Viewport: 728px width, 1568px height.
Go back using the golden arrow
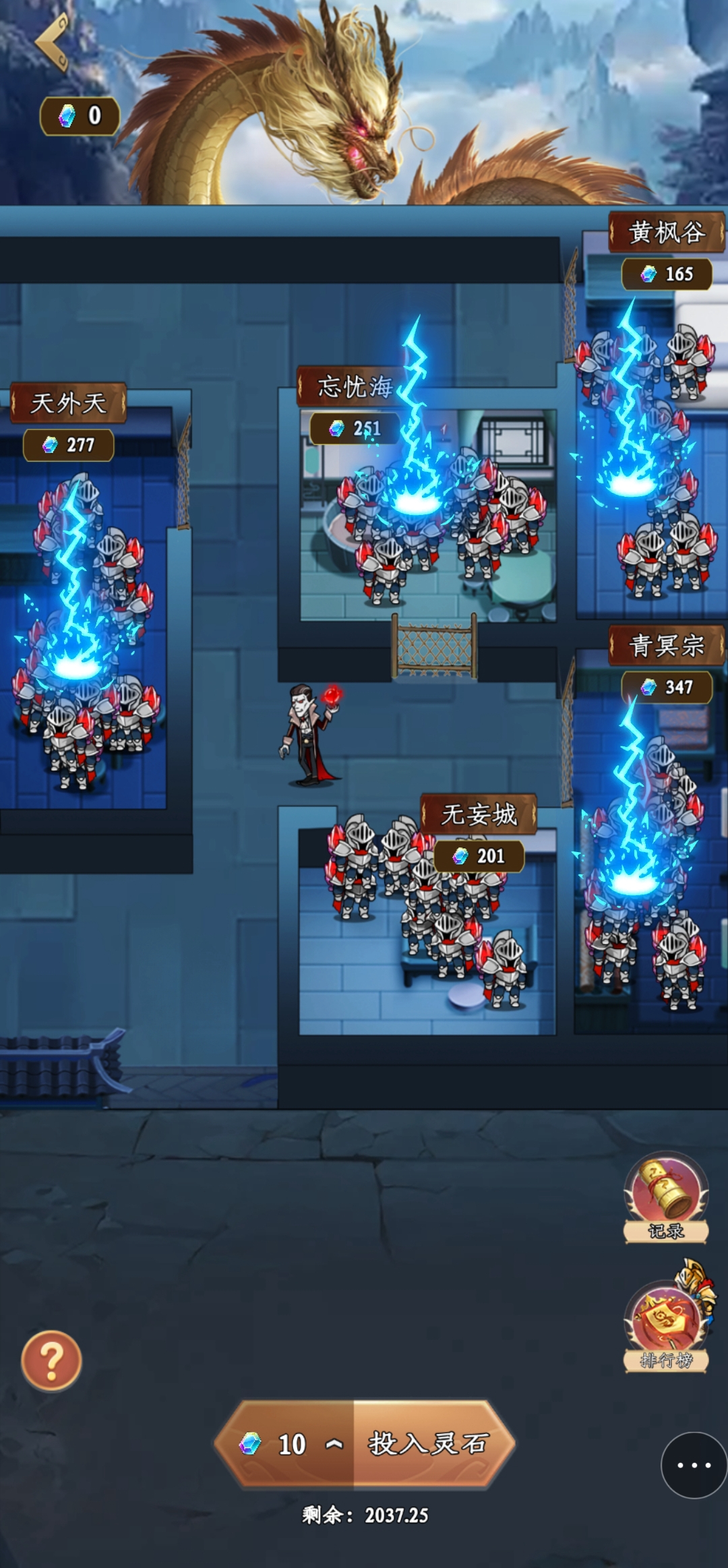(53, 42)
